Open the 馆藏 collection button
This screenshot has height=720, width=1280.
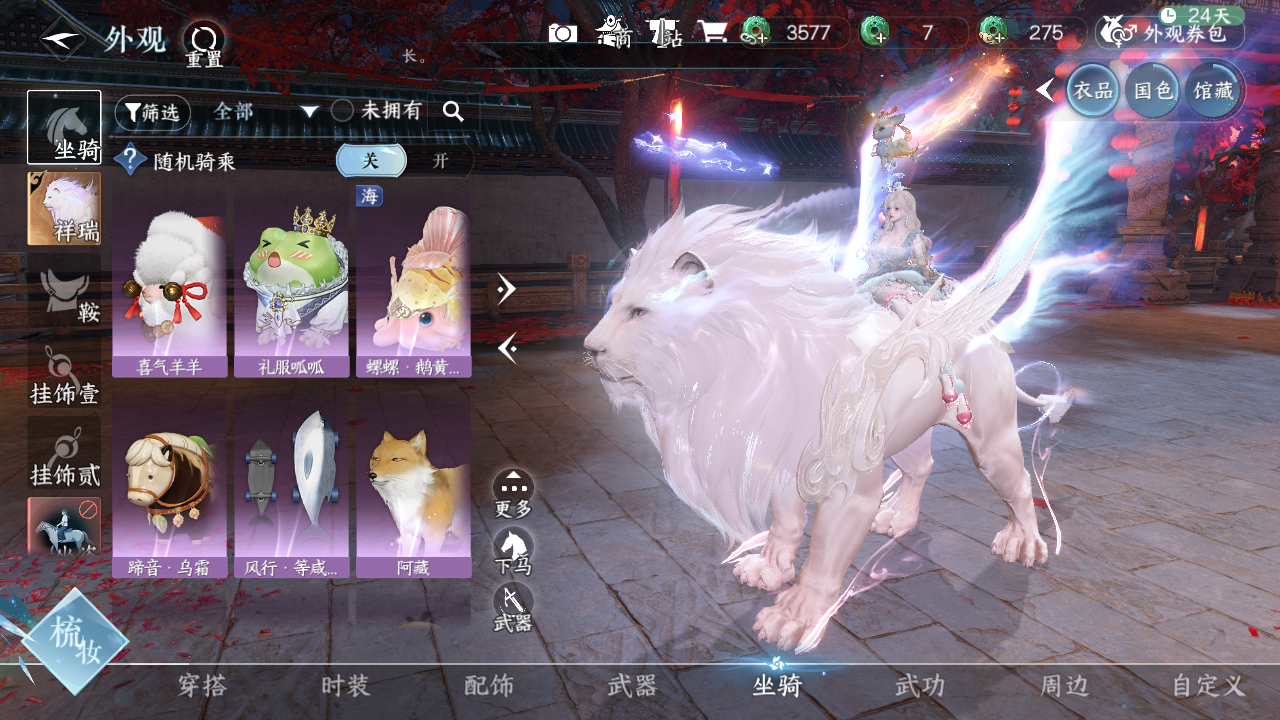[x=1212, y=91]
